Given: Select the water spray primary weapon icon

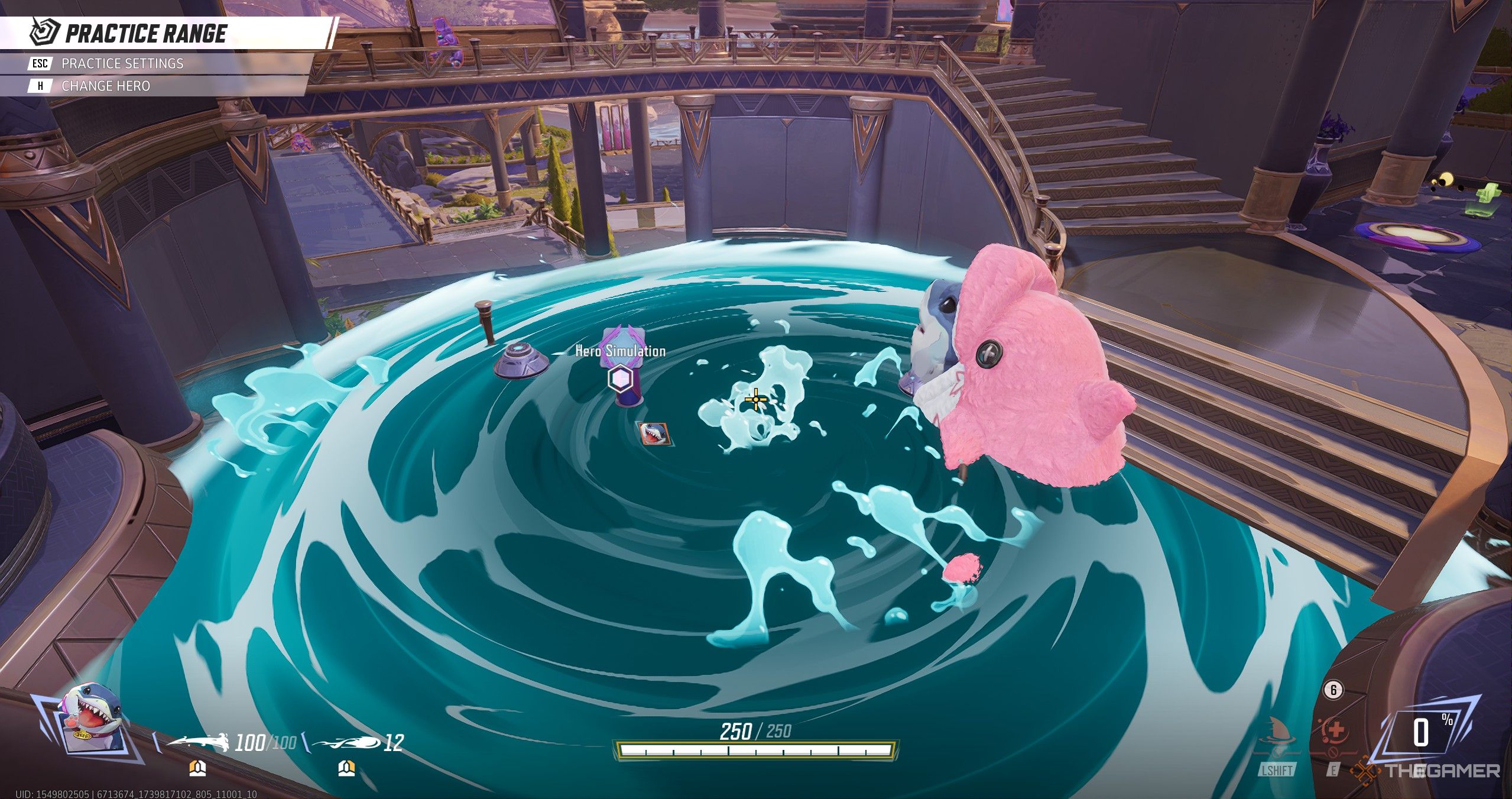Looking at the screenshot, I should click(197, 743).
